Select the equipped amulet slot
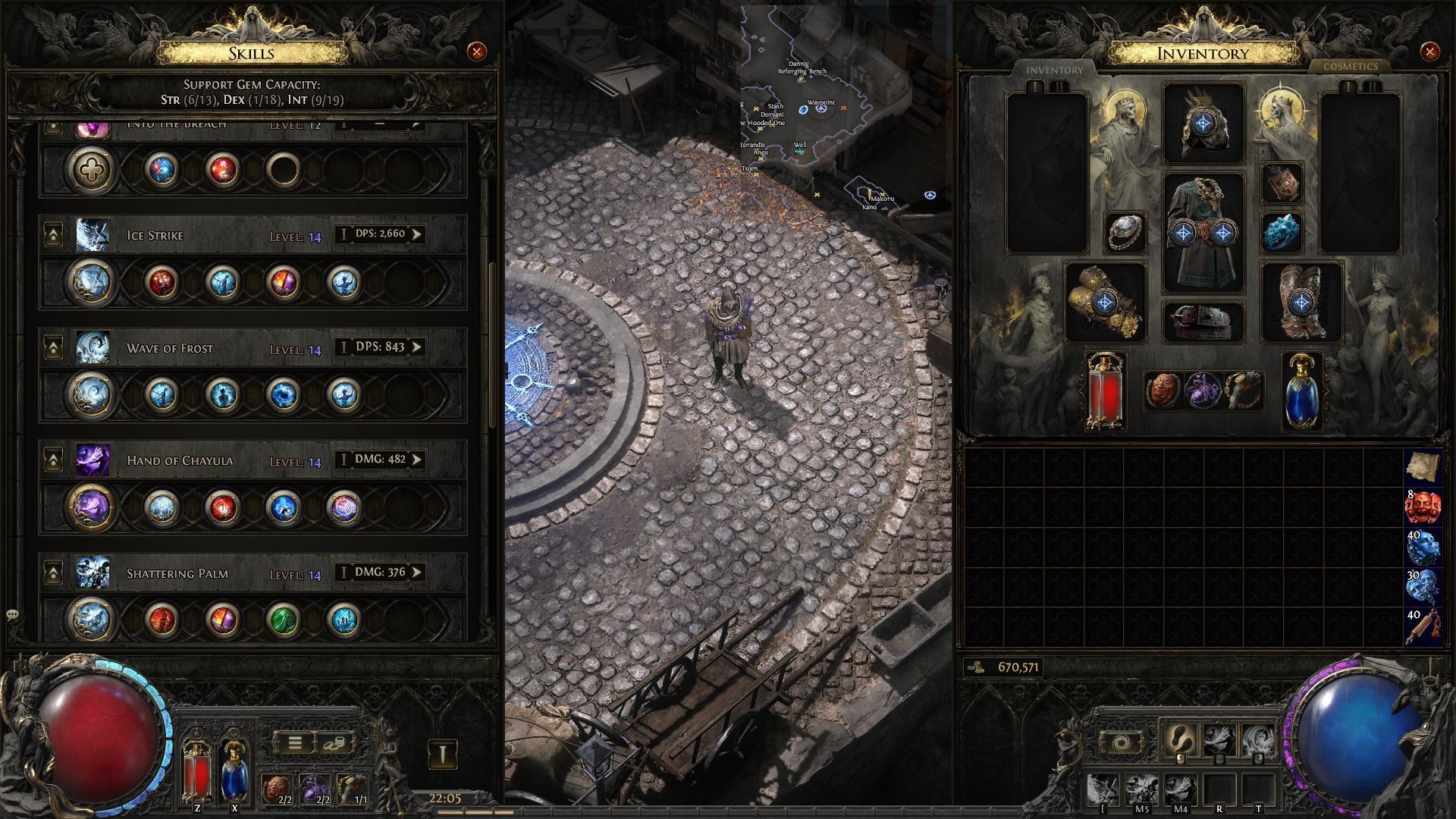Screen dimensions: 1456x819 [x=1282, y=184]
